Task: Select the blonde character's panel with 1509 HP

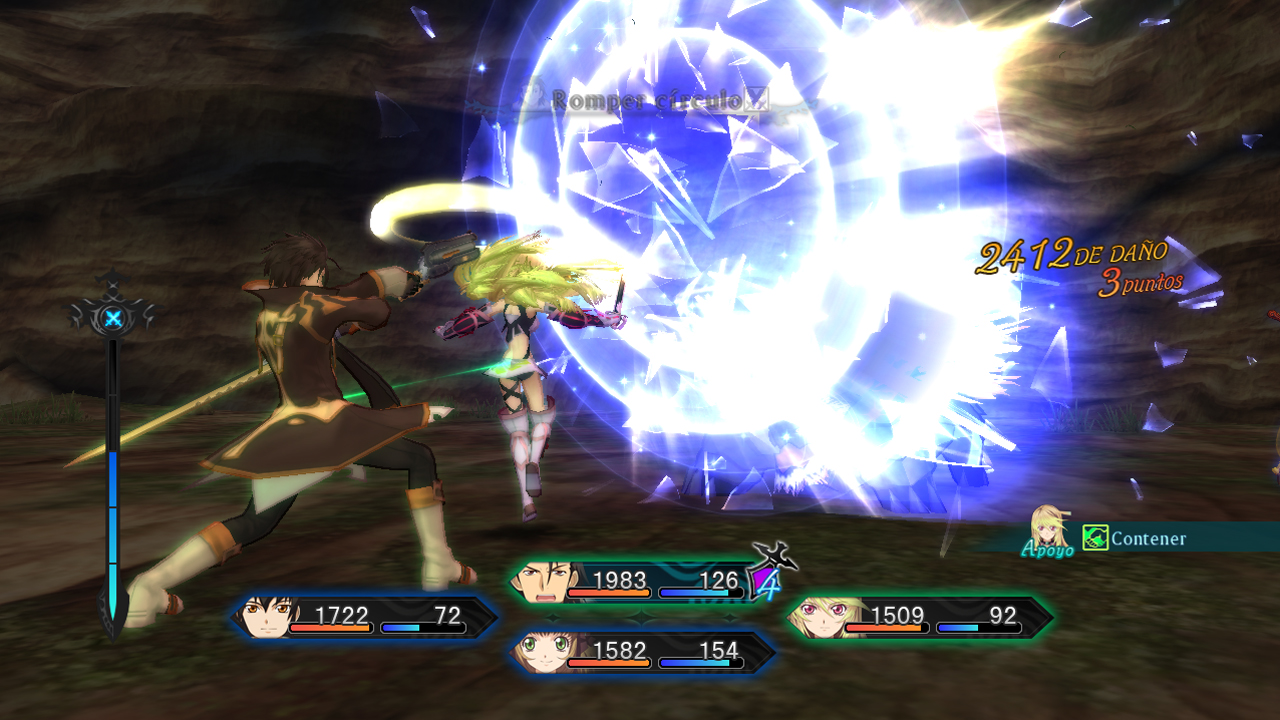Action: (920, 617)
